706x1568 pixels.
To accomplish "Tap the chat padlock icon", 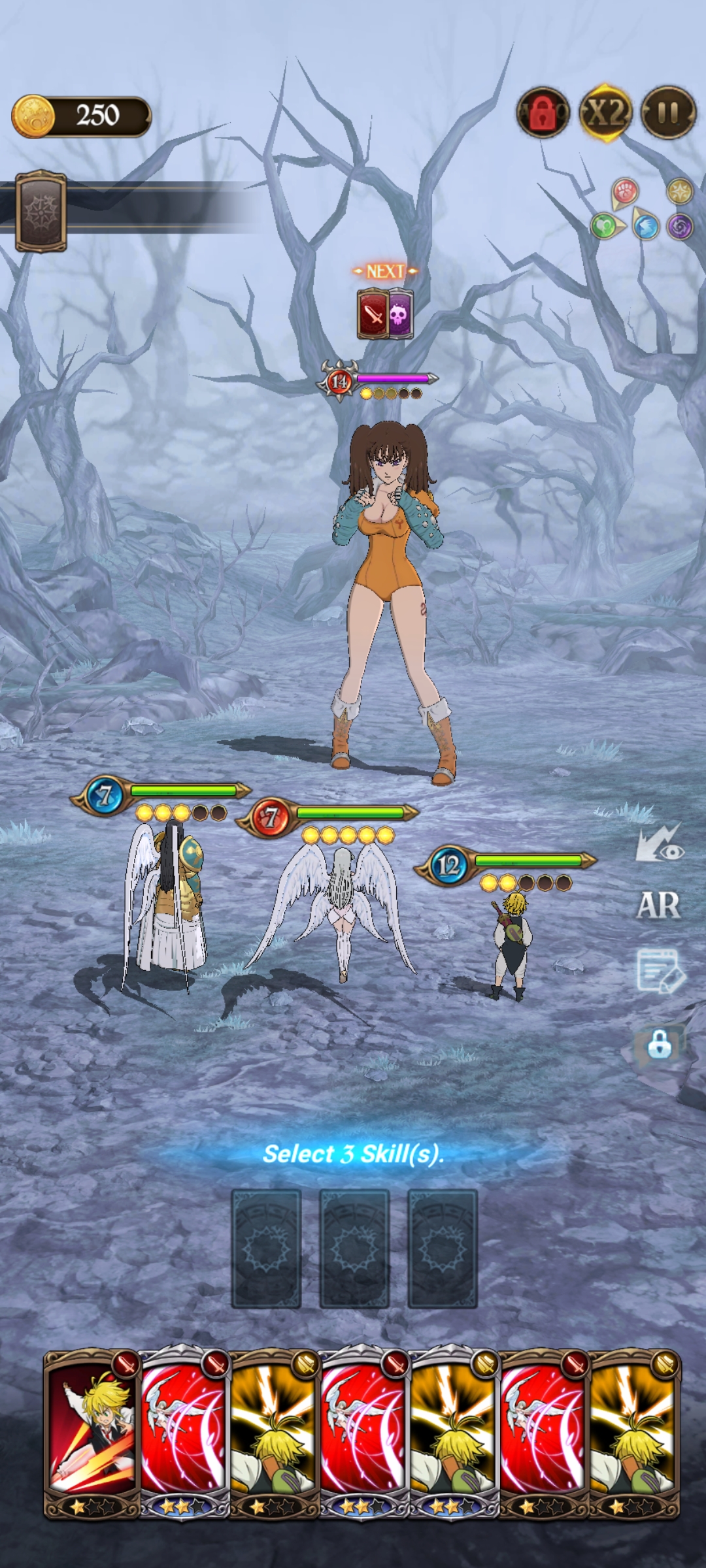I will (660, 1044).
